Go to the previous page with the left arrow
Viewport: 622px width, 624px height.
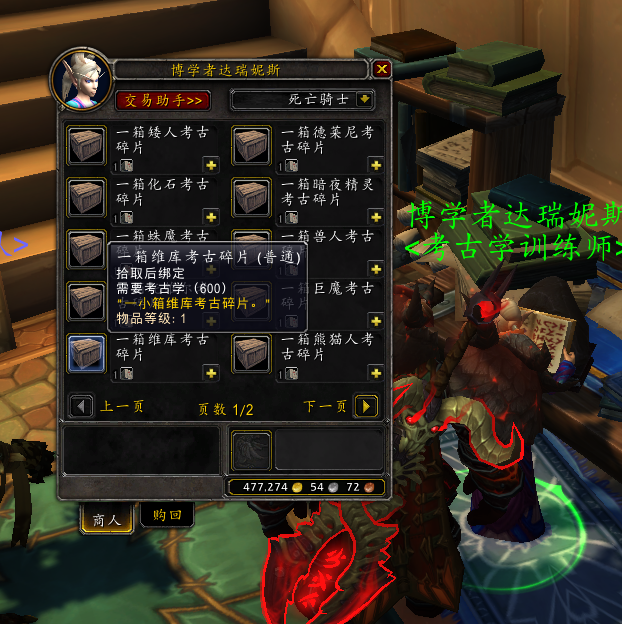[x=79, y=407]
